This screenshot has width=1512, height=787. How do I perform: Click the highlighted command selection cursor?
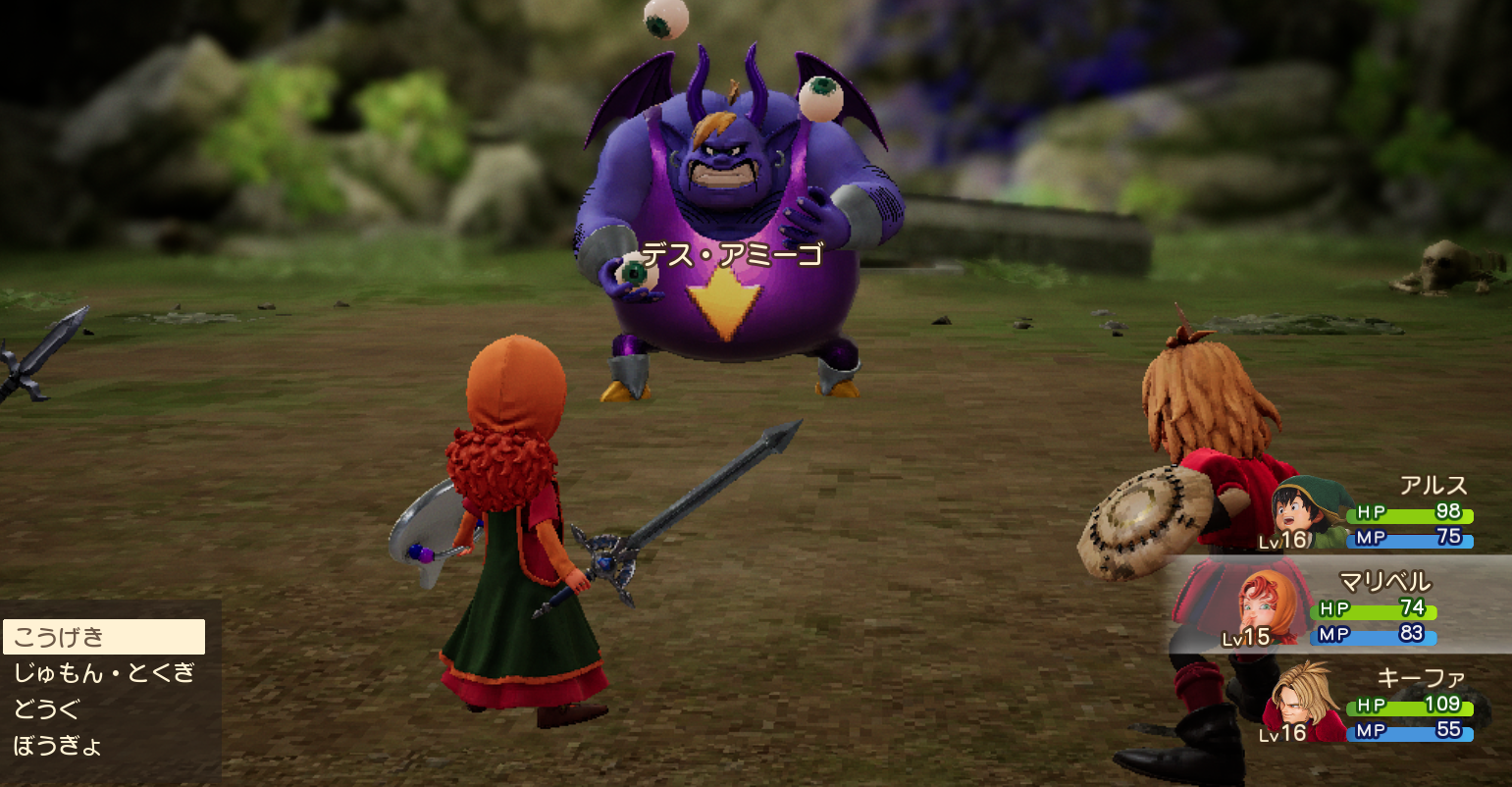[x=103, y=639]
